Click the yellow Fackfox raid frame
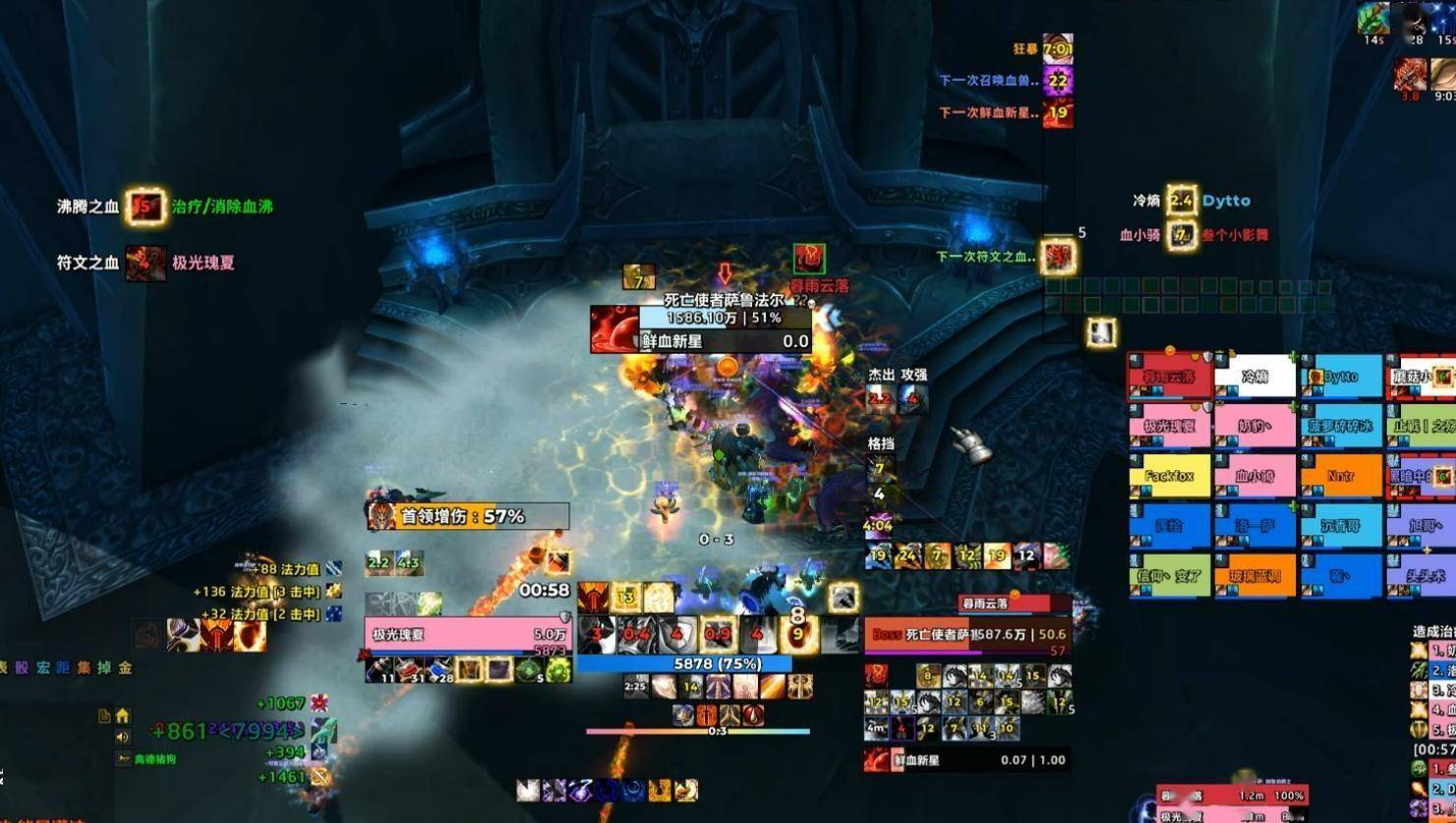Screen dimensions: 1456x823 (1170, 476)
